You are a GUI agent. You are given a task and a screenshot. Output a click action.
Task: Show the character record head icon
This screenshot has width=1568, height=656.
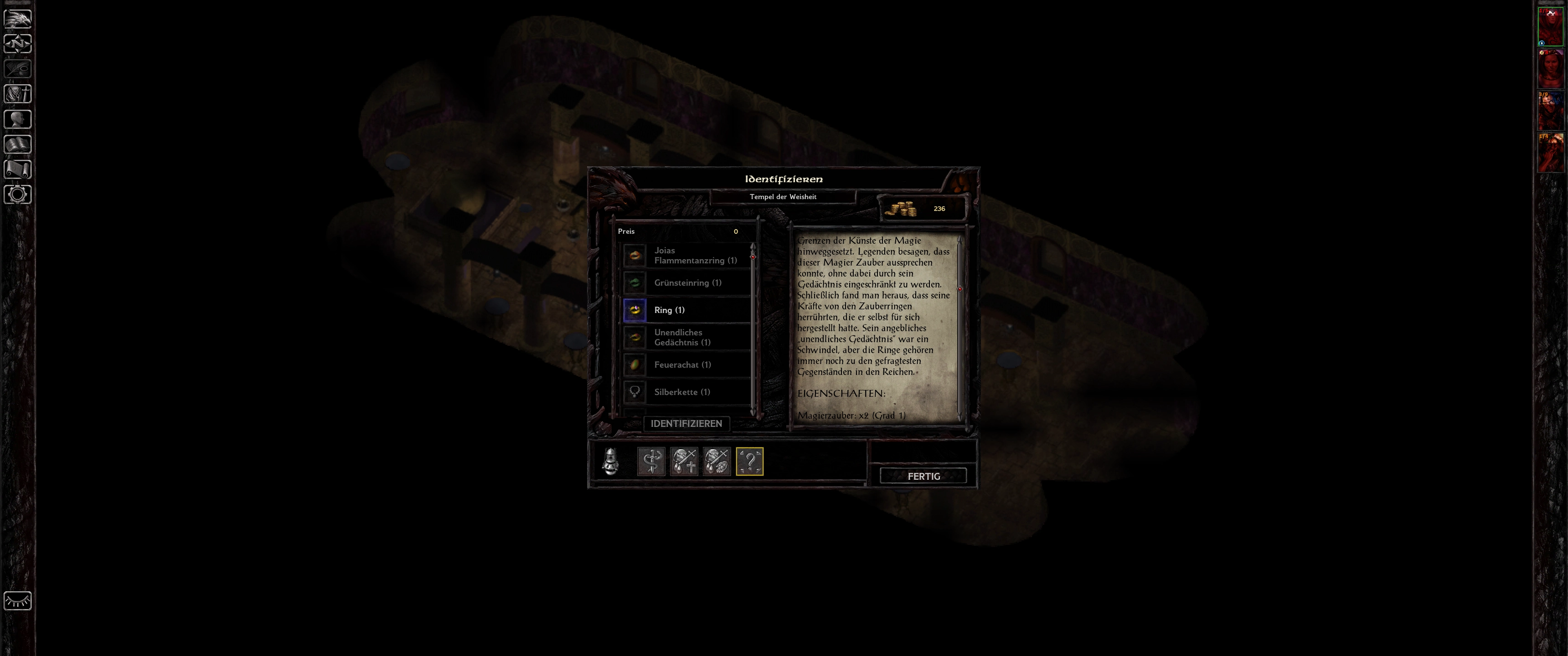[18, 119]
